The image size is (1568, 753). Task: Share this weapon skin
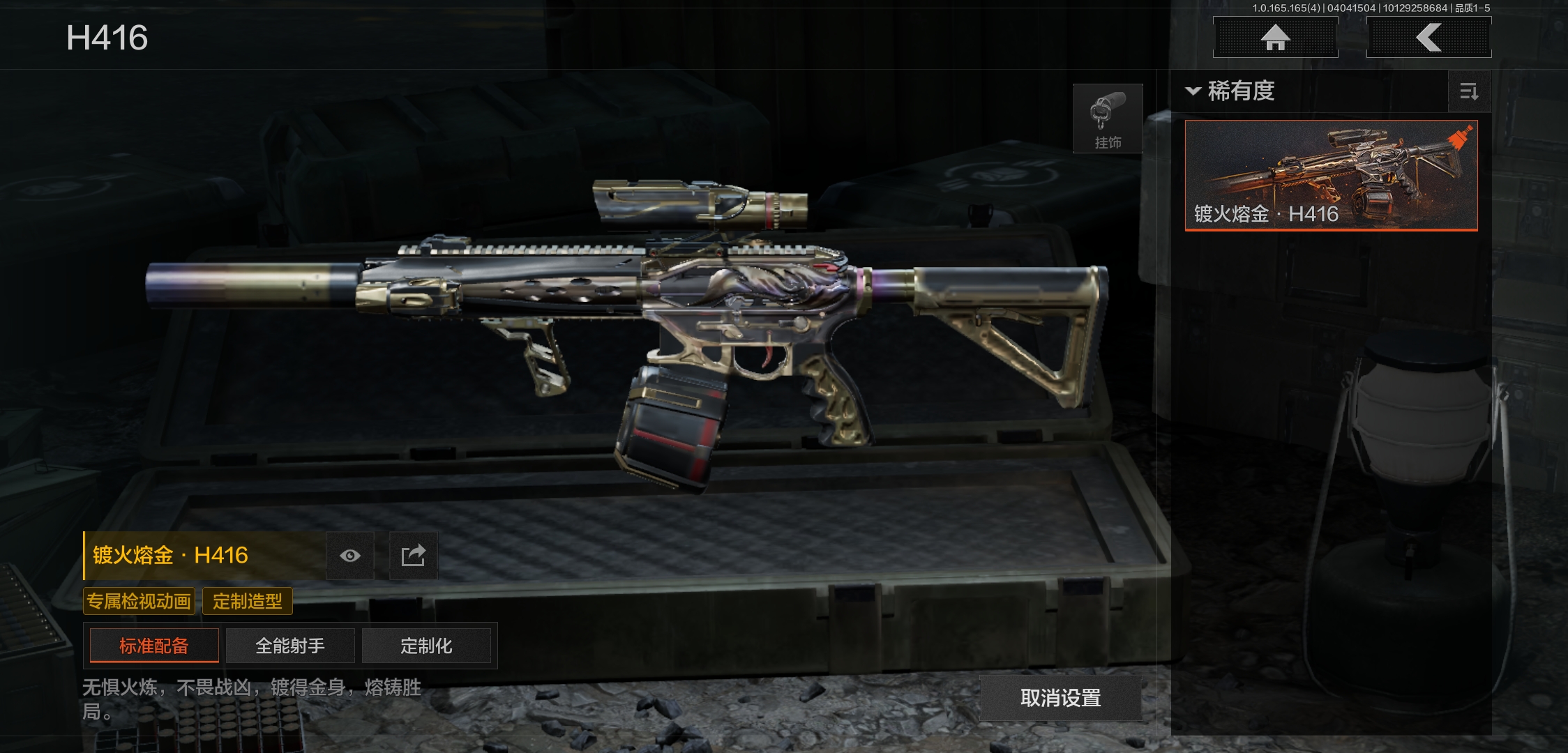point(413,556)
